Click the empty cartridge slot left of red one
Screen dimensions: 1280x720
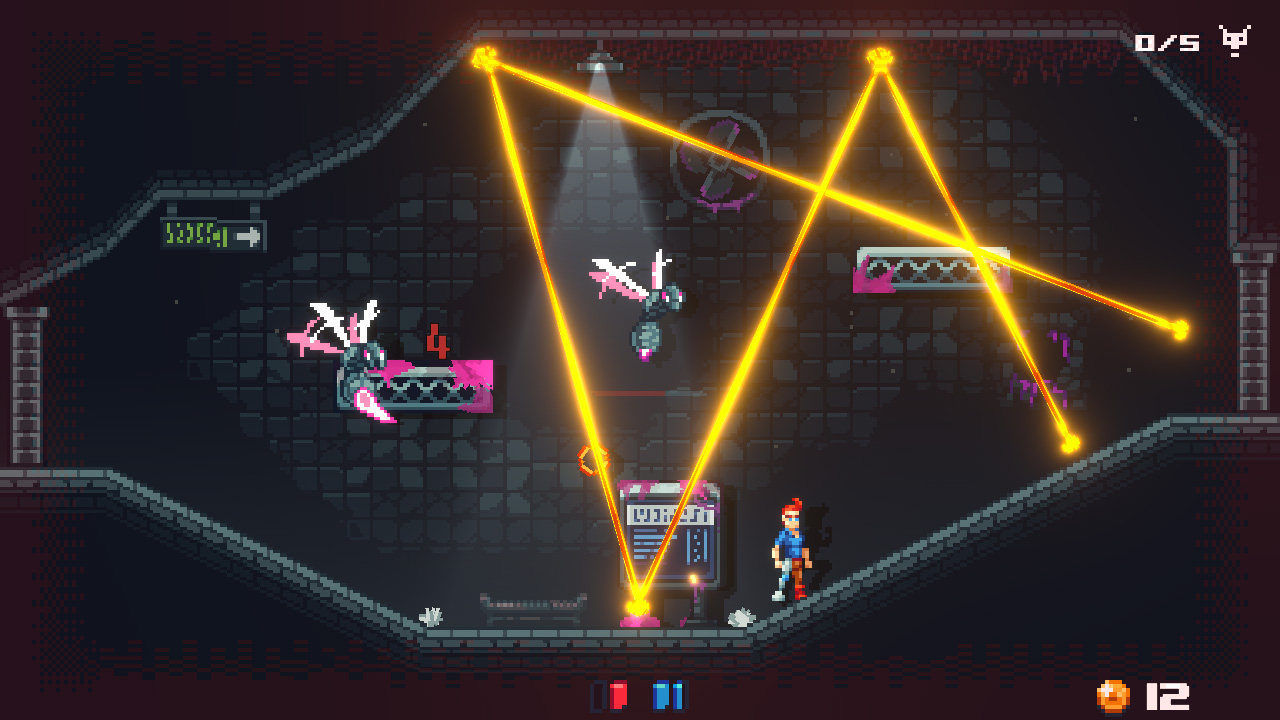coord(598,696)
